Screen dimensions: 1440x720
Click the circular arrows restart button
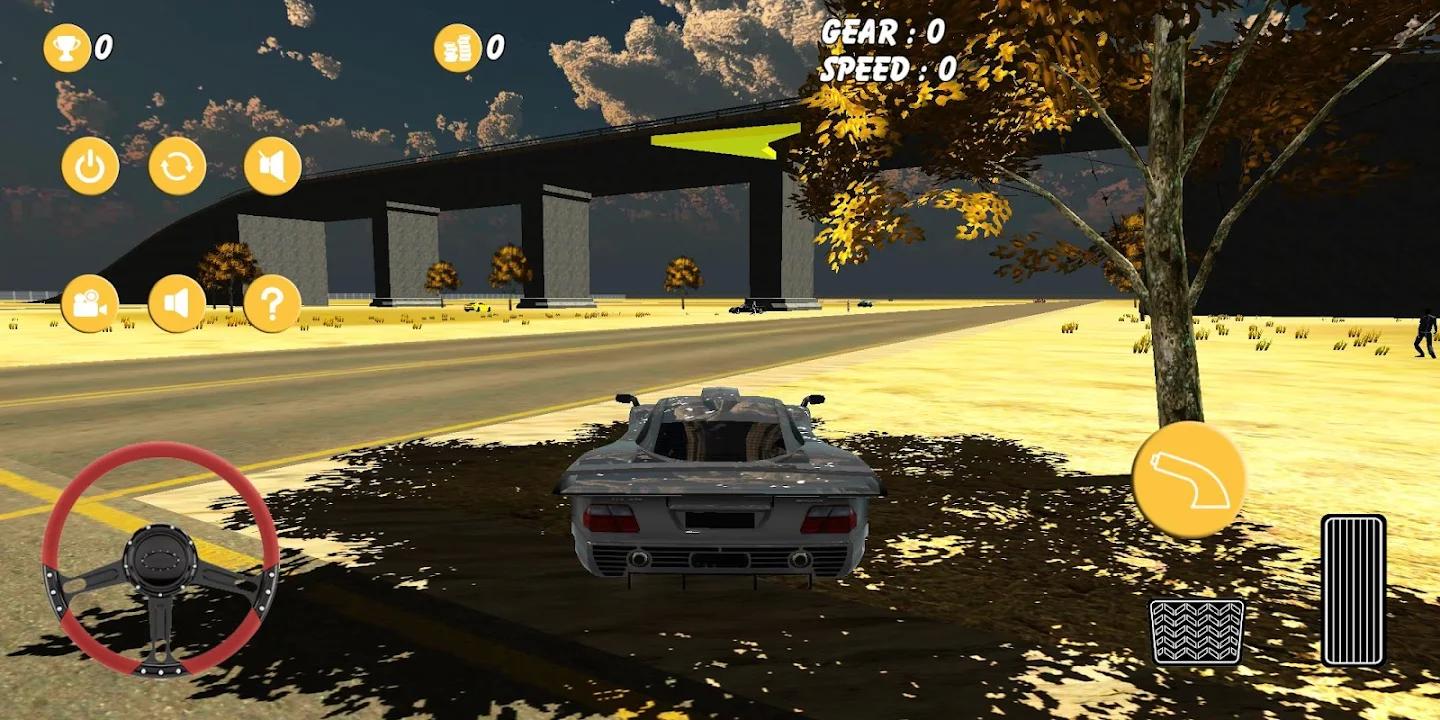click(x=177, y=166)
